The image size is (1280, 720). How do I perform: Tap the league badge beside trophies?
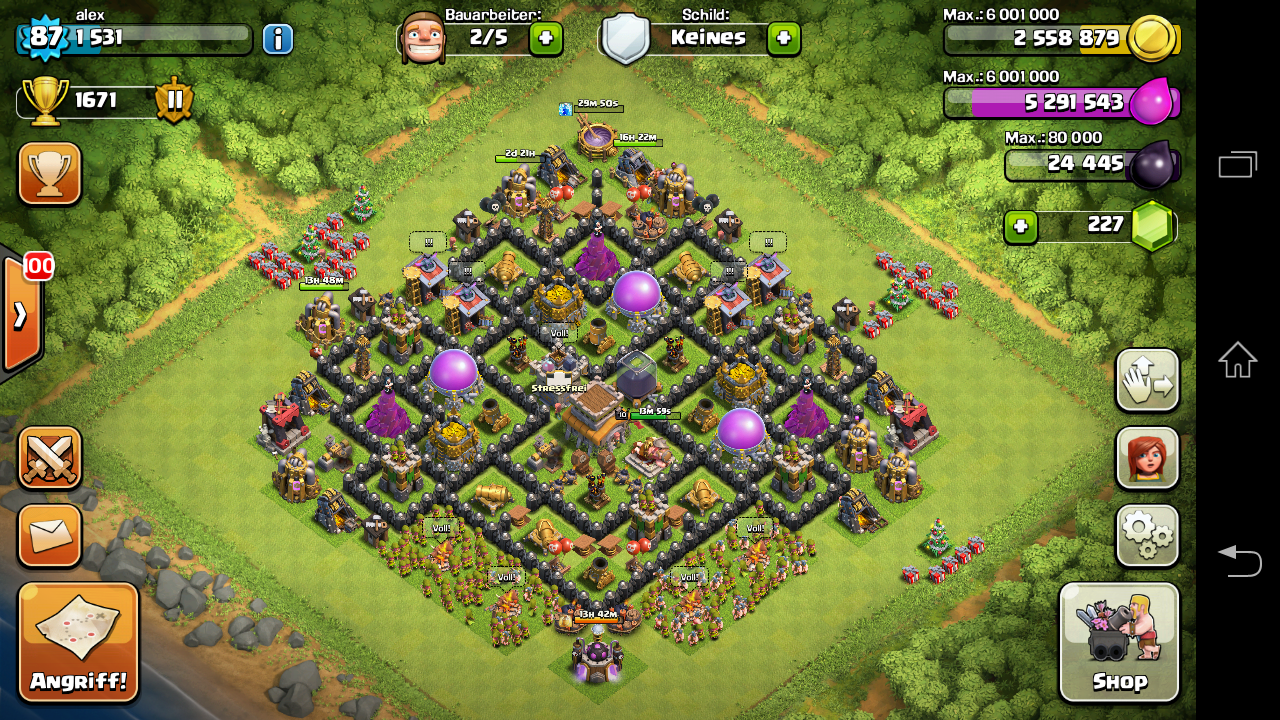pos(174,101)
